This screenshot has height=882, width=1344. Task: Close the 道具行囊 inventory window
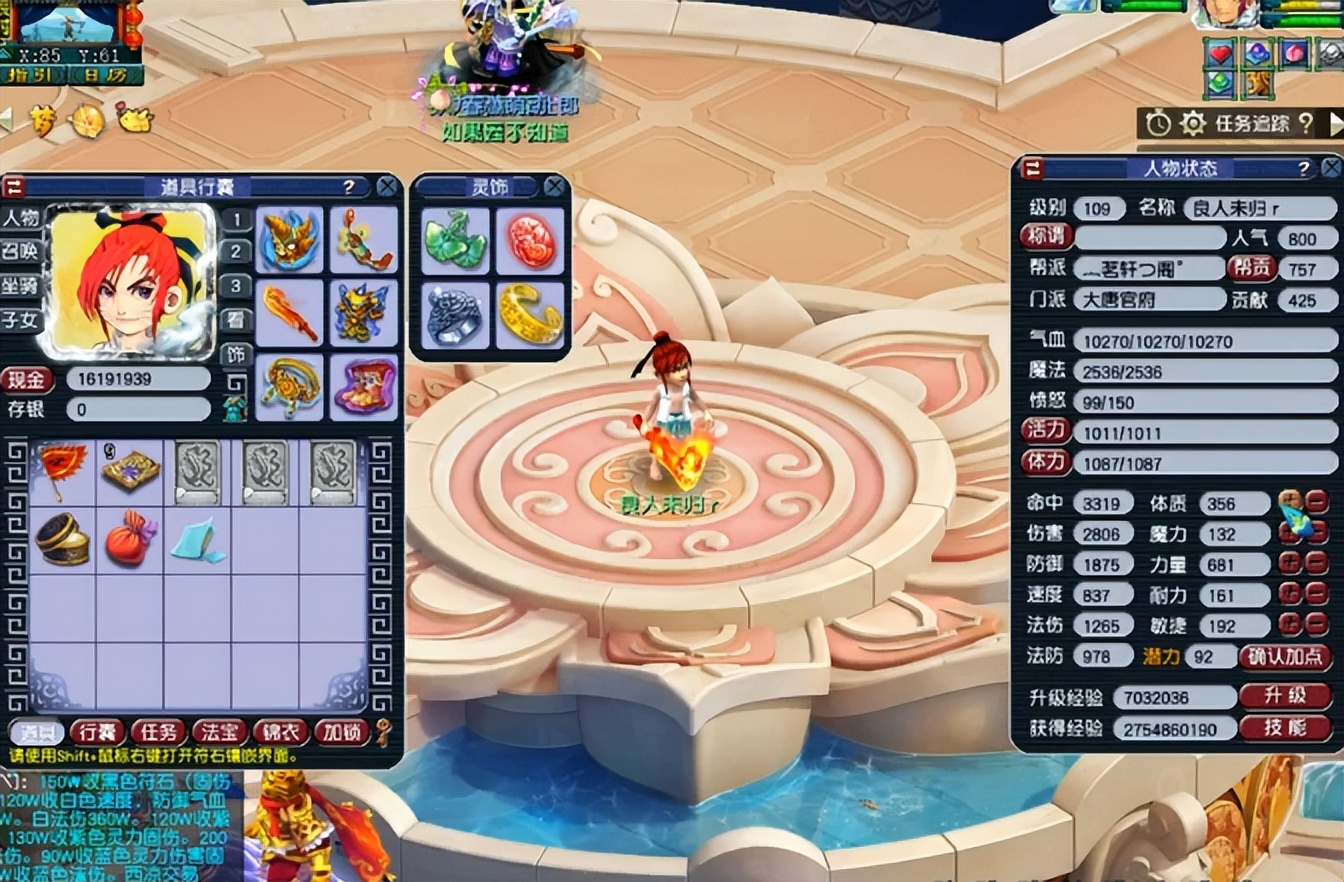click(x=387, y=186)
